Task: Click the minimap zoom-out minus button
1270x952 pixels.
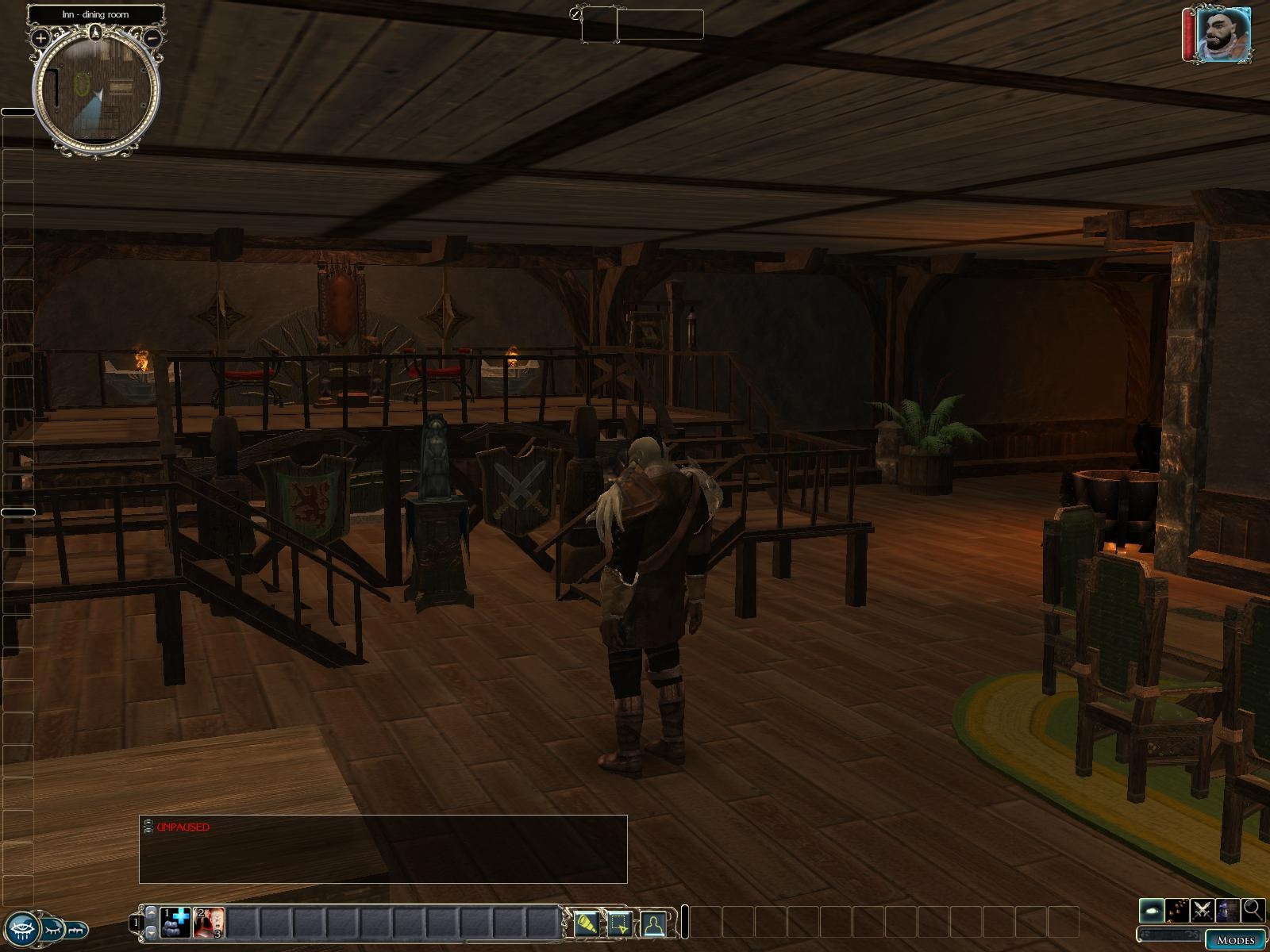Action: 154,37
